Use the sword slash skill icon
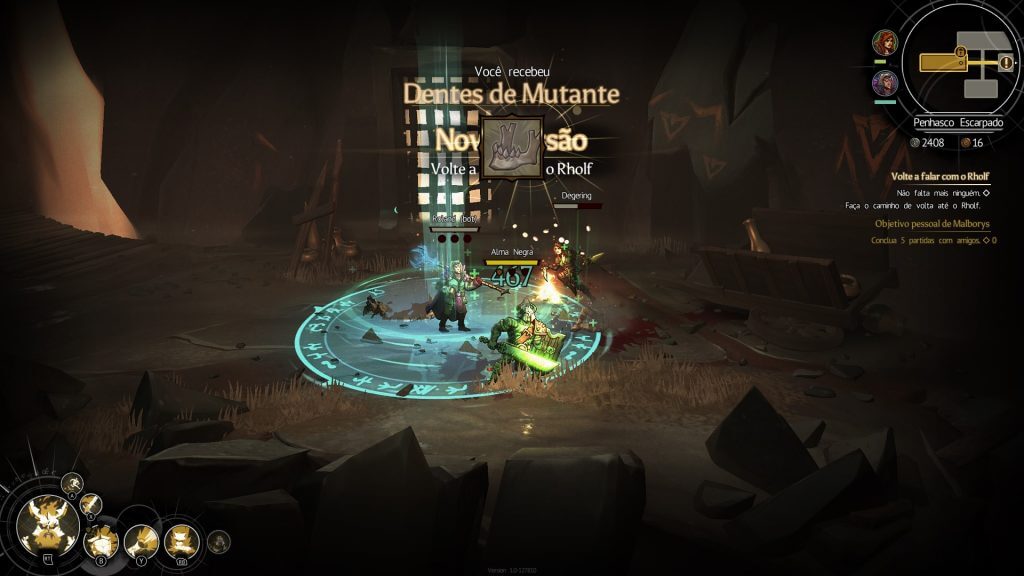1024x576 pixels. (x=91, y=503)
